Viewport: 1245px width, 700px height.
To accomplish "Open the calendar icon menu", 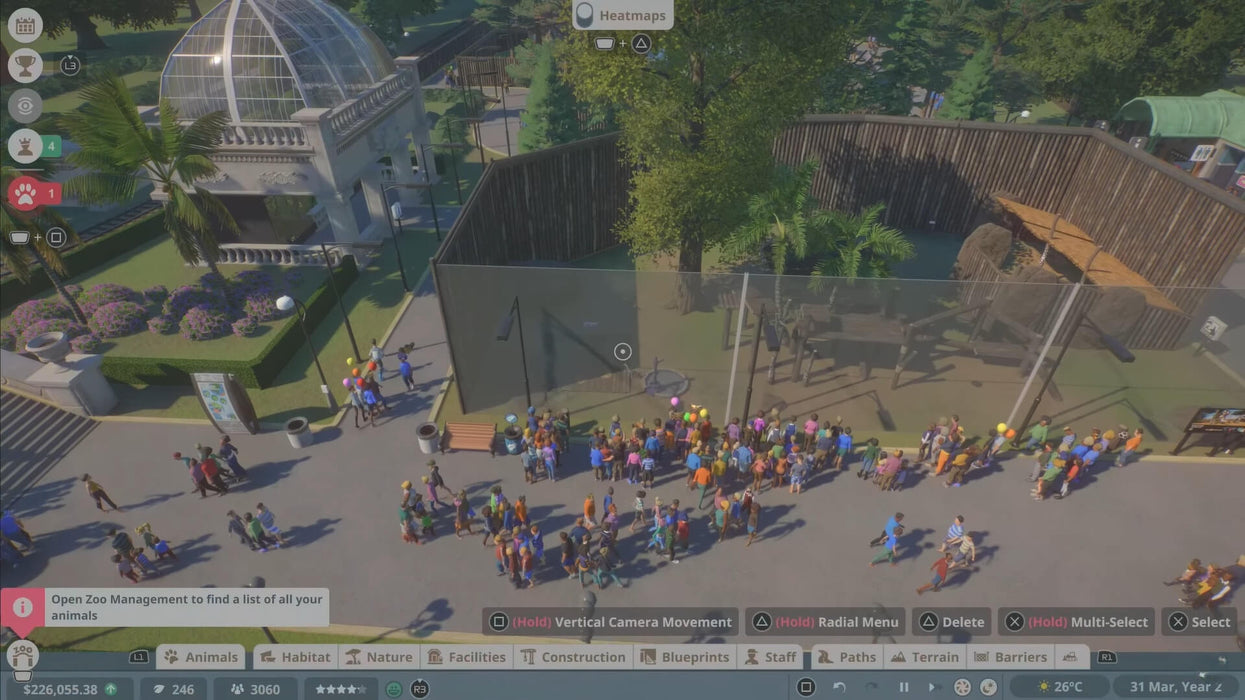I will (x=25, y=25).
